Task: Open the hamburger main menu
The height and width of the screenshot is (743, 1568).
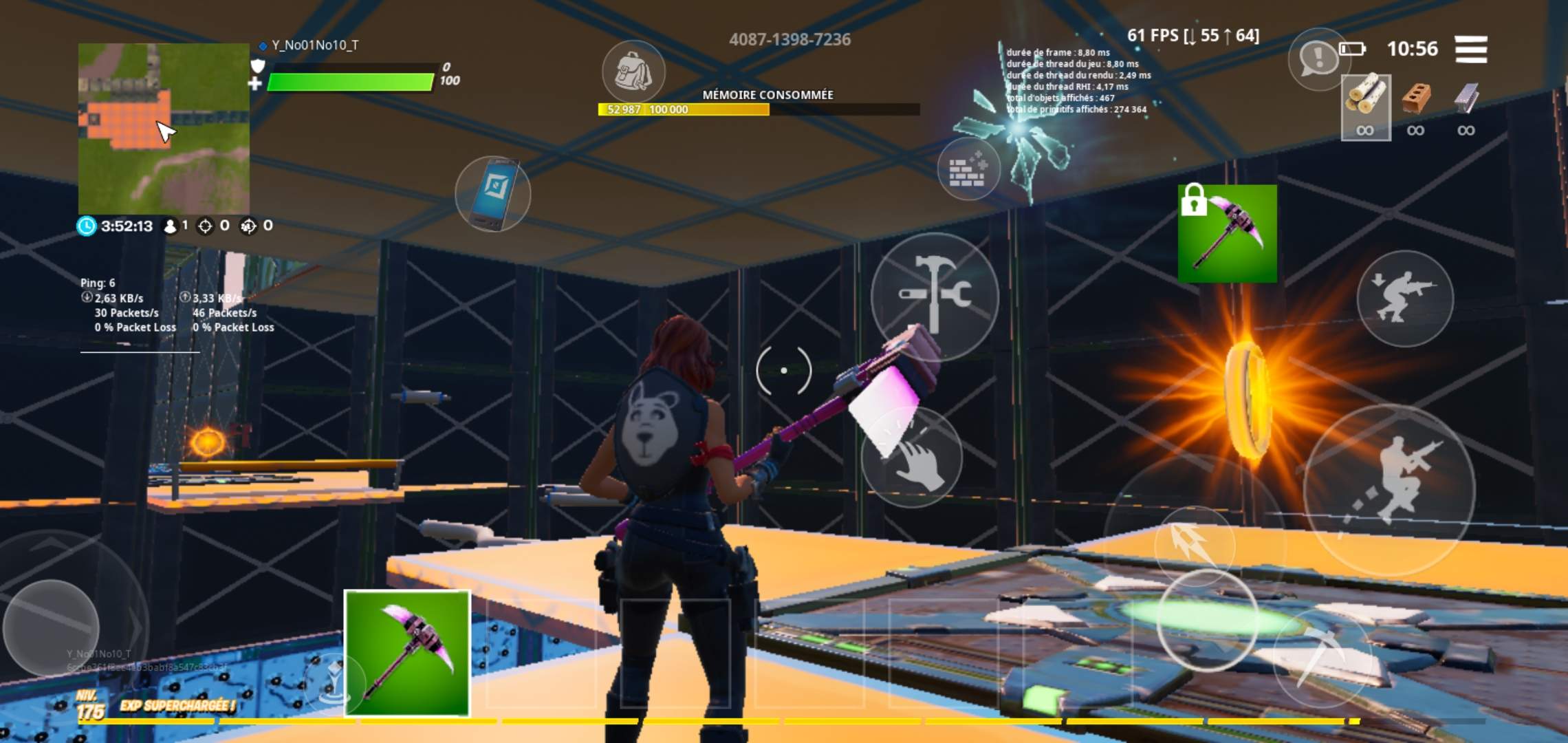Action: click(x=1472, y=50)
